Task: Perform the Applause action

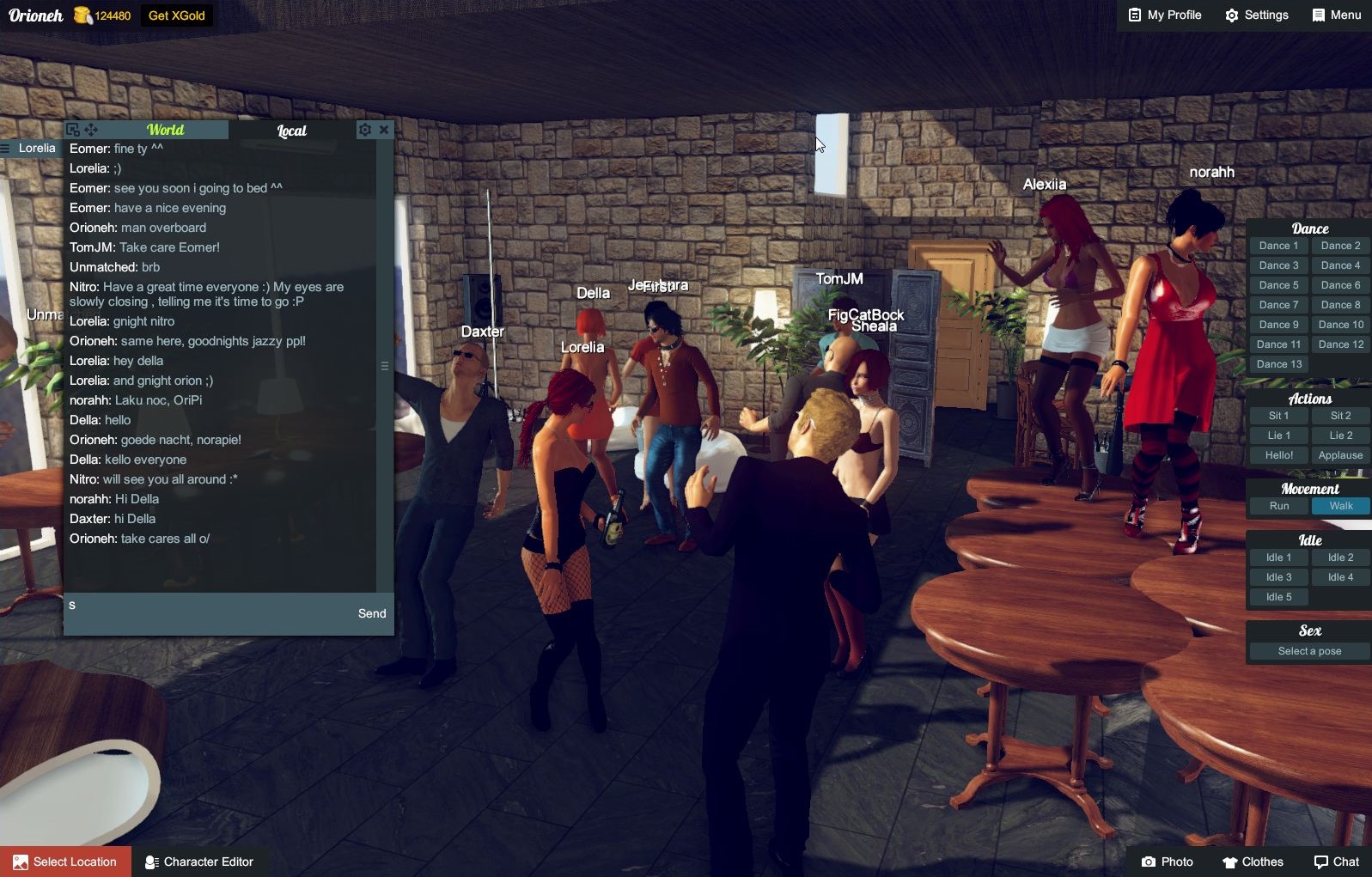Action: tap(1340, 455)
